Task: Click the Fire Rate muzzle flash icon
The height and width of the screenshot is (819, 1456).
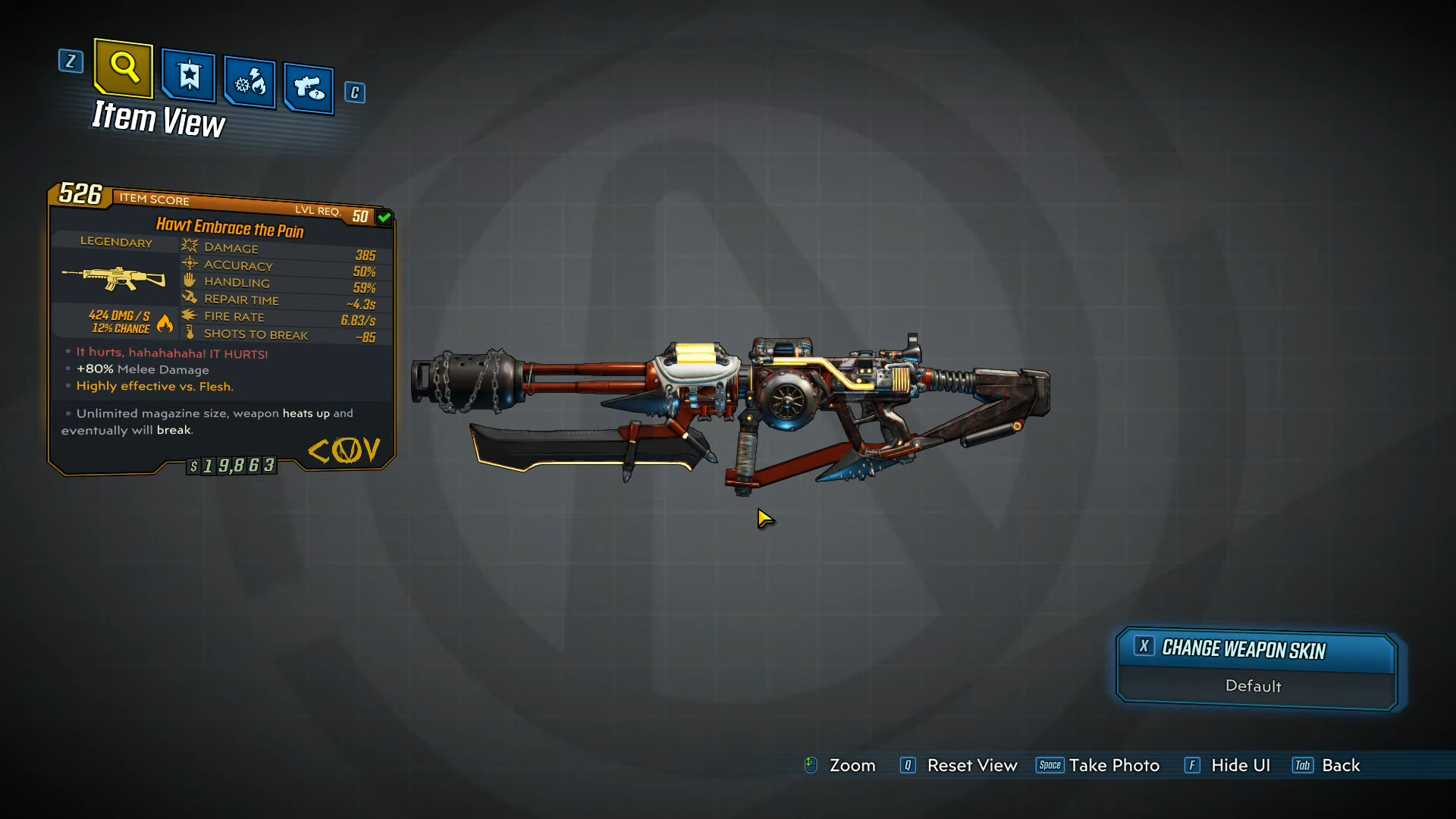Action: click(x=190, y=315)
